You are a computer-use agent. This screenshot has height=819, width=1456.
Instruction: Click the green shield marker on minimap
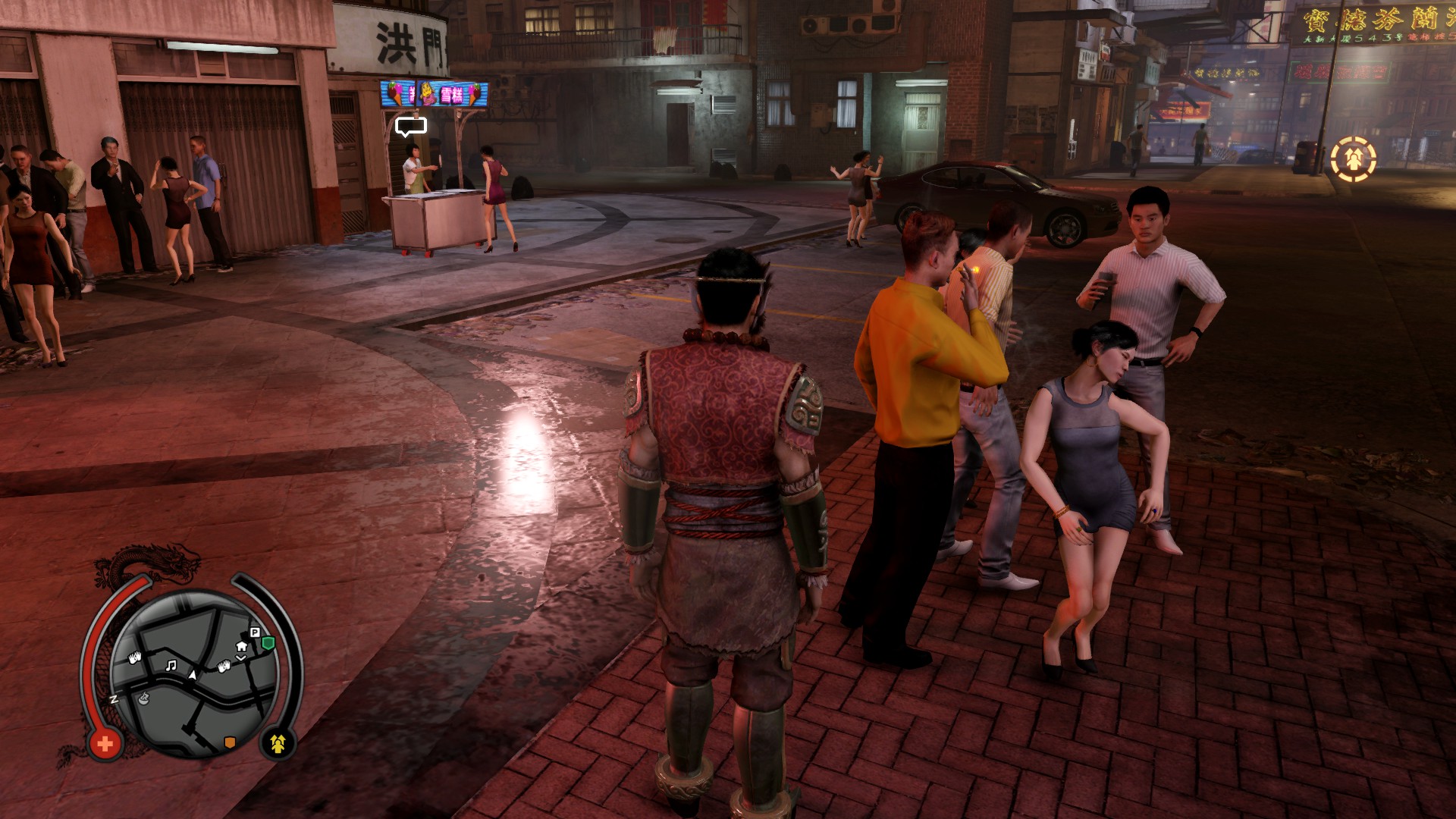tap(268, 641)
